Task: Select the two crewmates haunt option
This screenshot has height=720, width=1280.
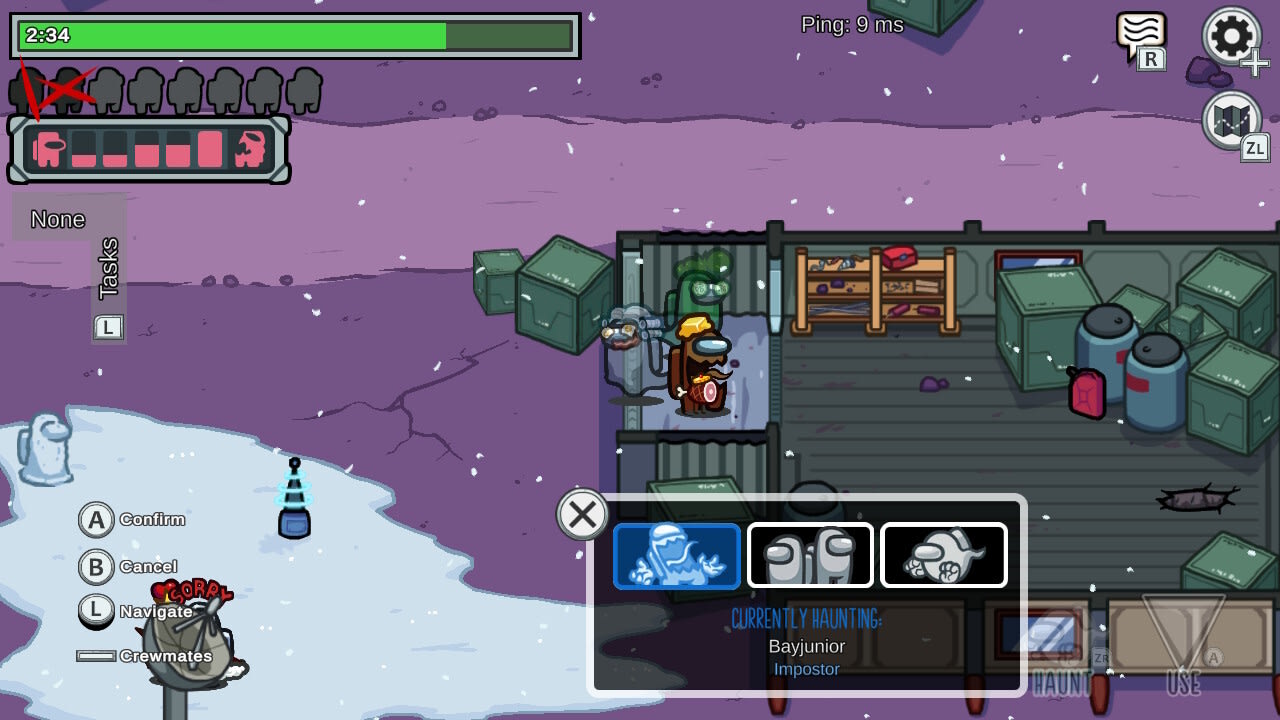Action: (810, 556)
